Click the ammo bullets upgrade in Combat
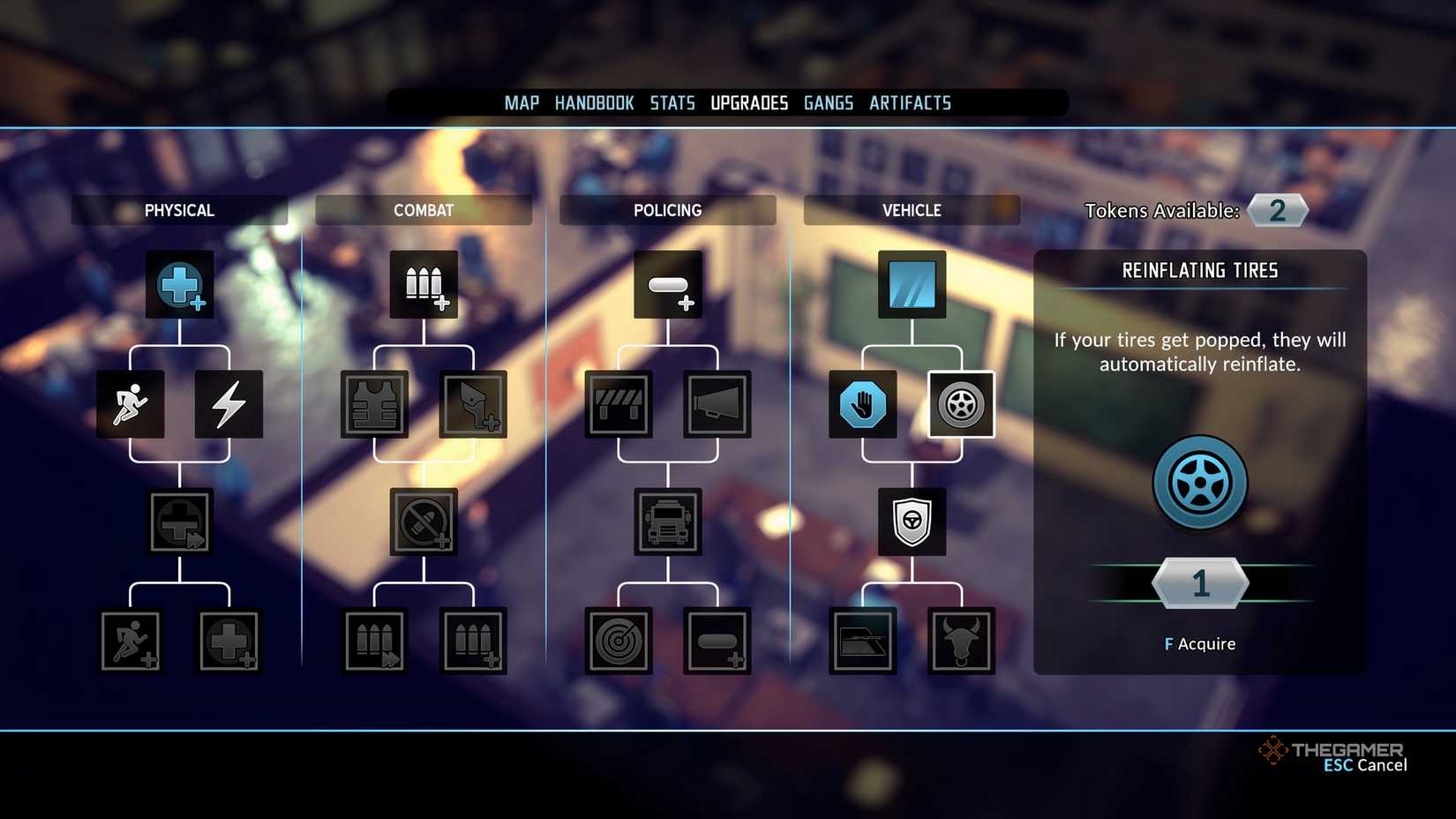 pos(424,284)
